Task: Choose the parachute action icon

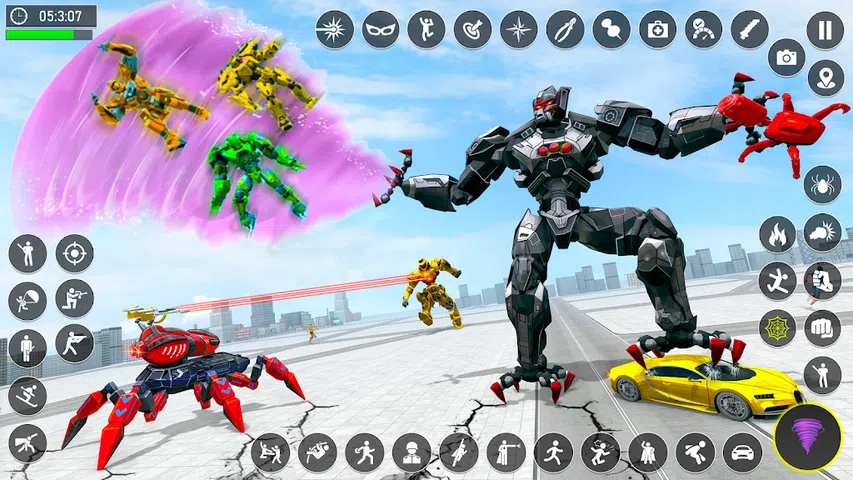Action: click(27, 300)
